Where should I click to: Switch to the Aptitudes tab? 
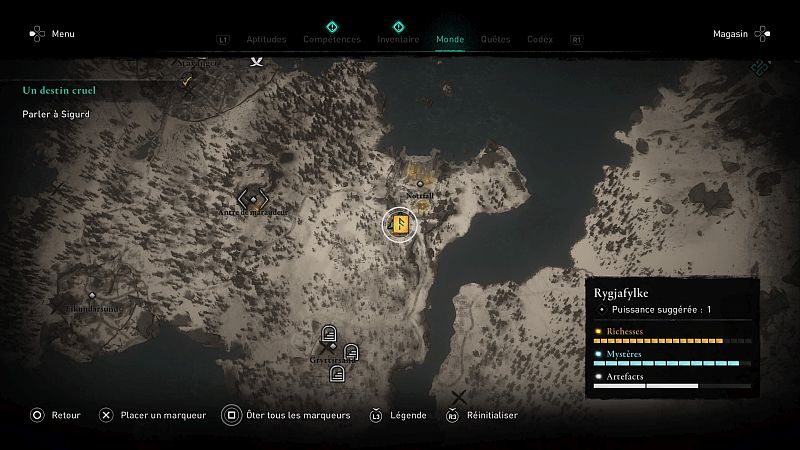266,40
